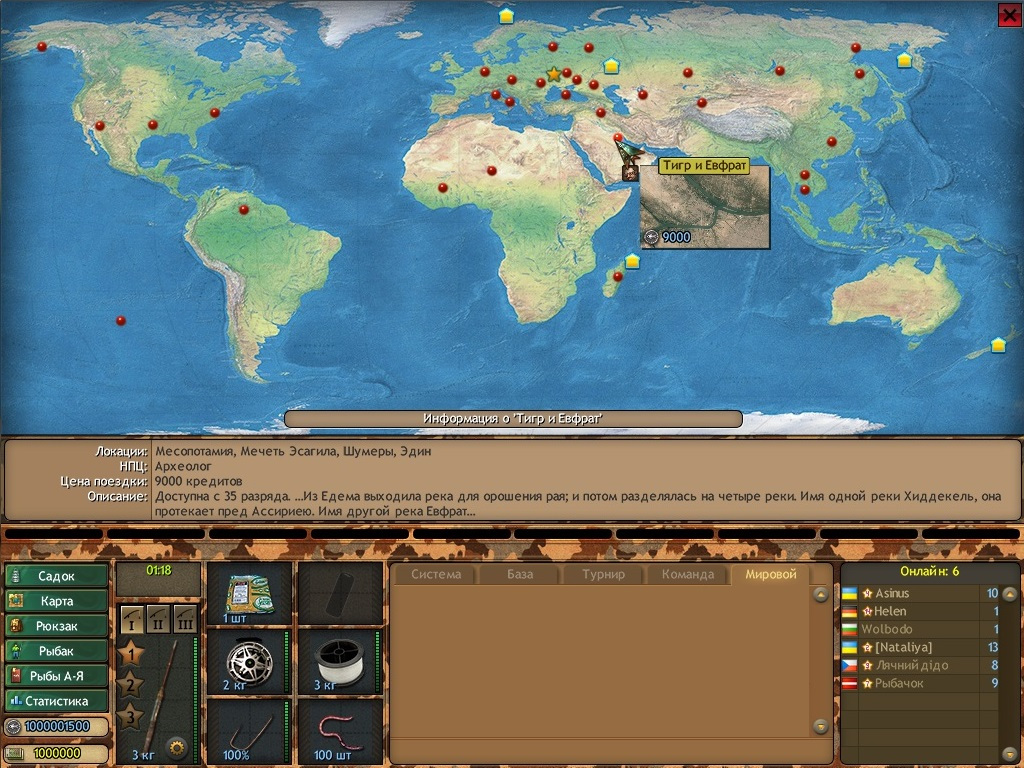Show the Статистика statistics panel

(x=57, y=701)
